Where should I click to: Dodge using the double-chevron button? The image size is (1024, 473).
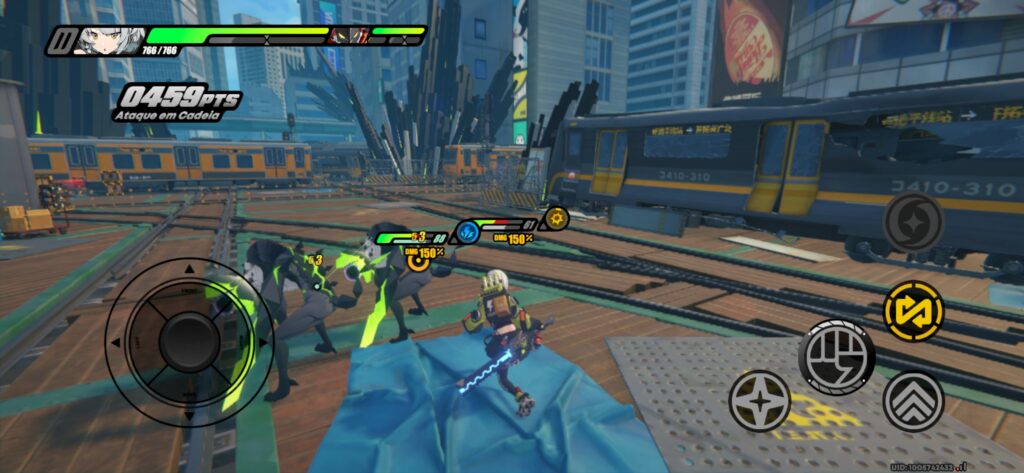click(913, 401)
